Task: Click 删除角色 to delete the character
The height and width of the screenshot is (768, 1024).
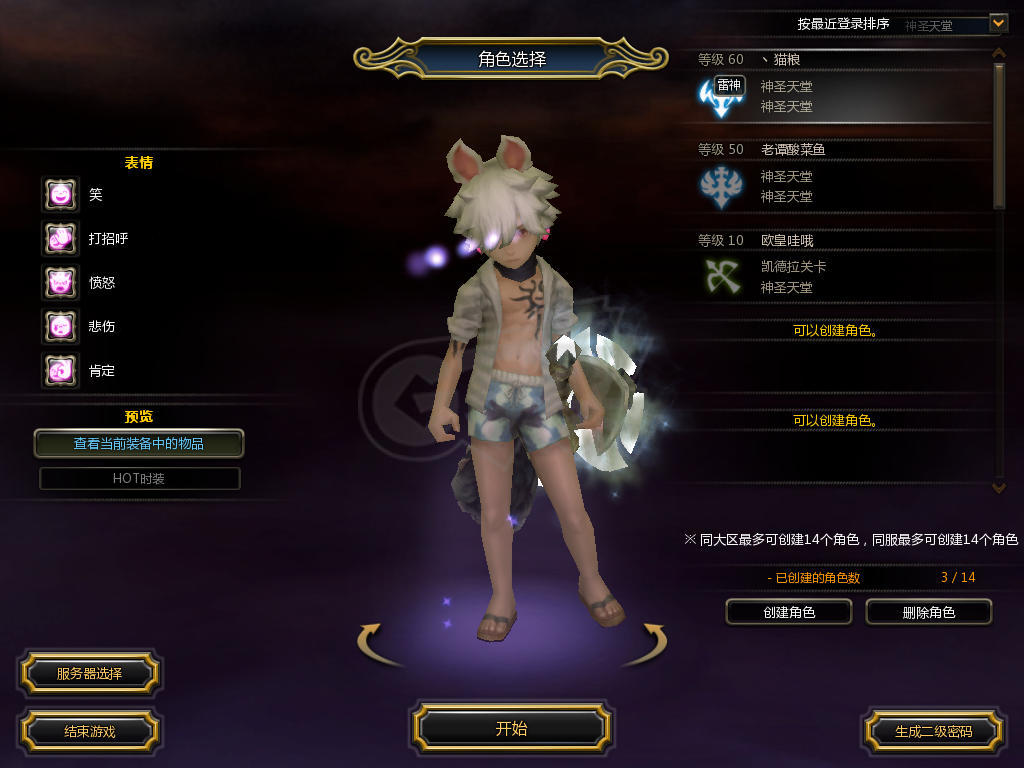Action: click(x=928, y=612)
